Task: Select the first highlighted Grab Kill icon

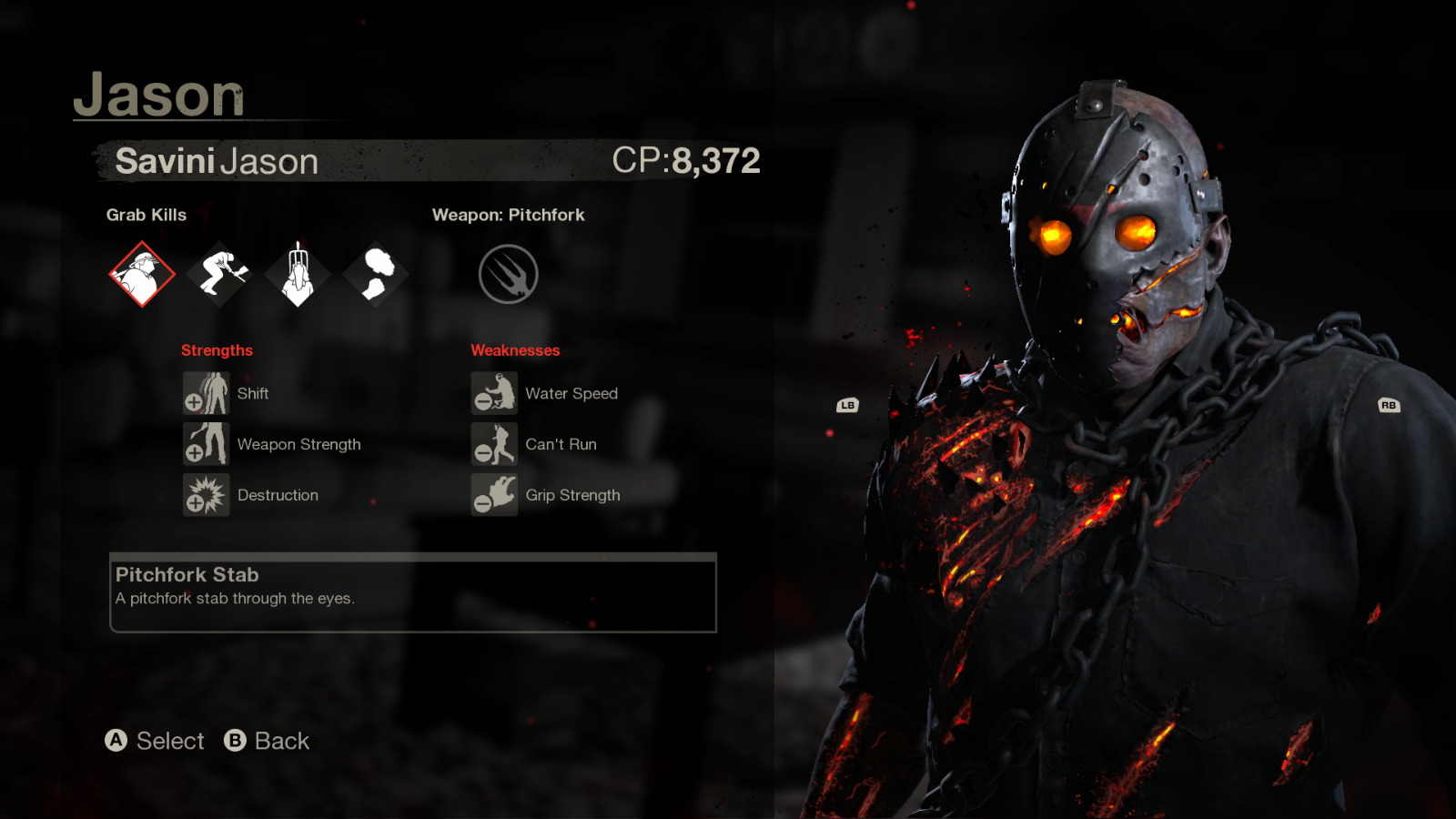Action: coord(141,273)
